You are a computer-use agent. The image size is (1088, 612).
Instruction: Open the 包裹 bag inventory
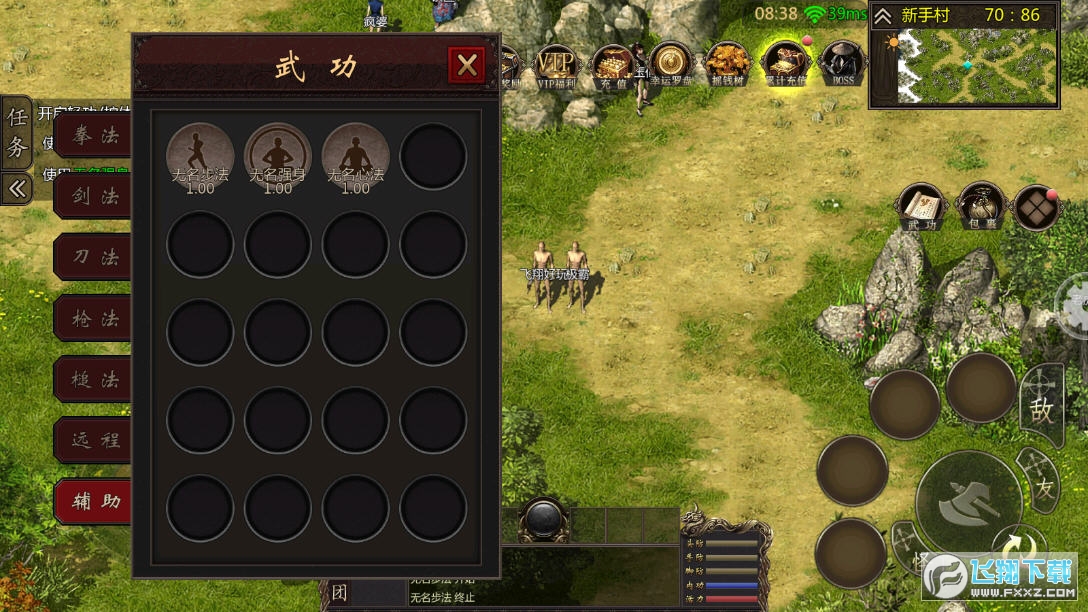click(x=981, y=207)
